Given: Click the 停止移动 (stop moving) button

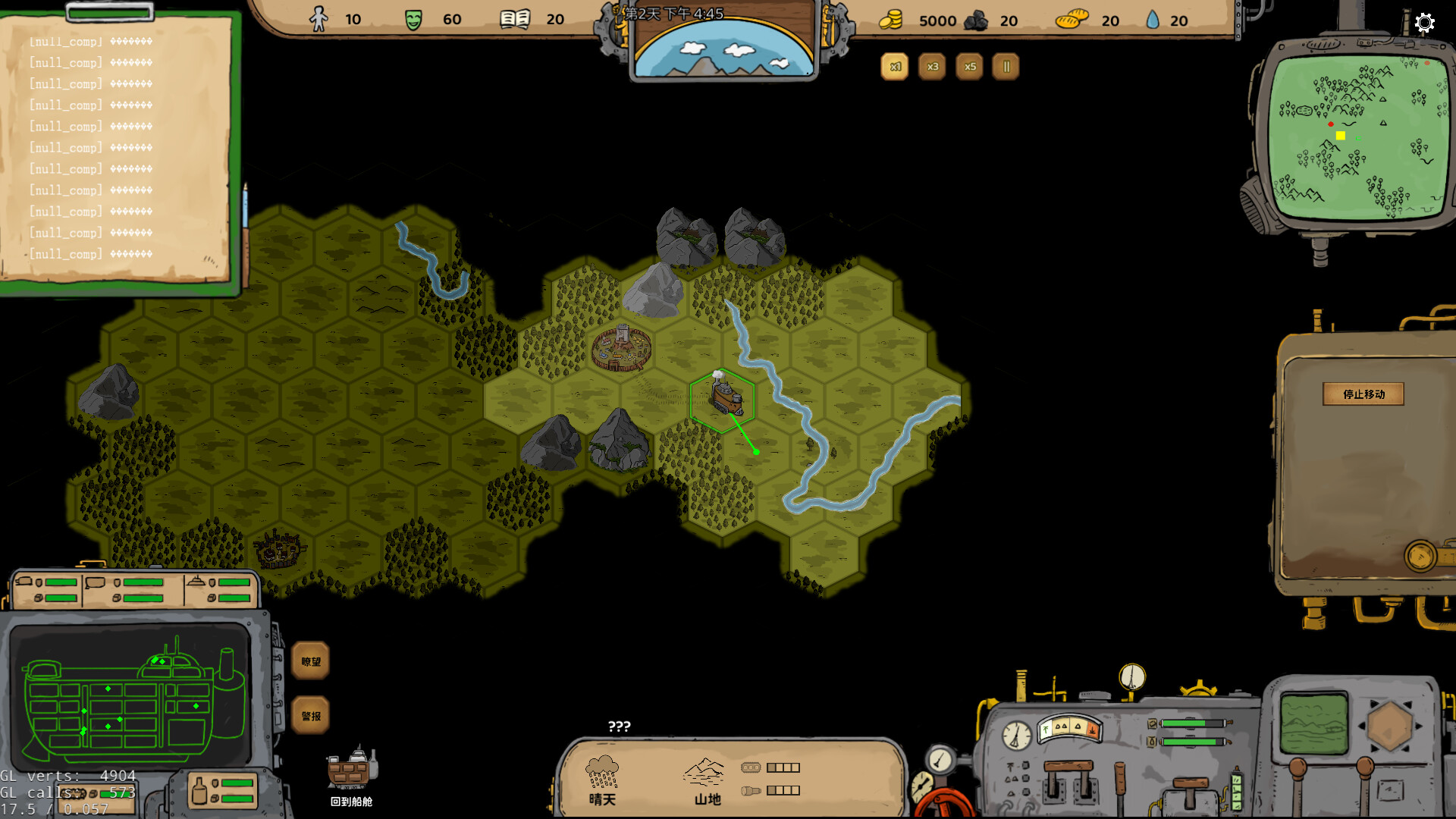Looking at the screenshot, I should pyautogui.click(x=1363, y=394).
